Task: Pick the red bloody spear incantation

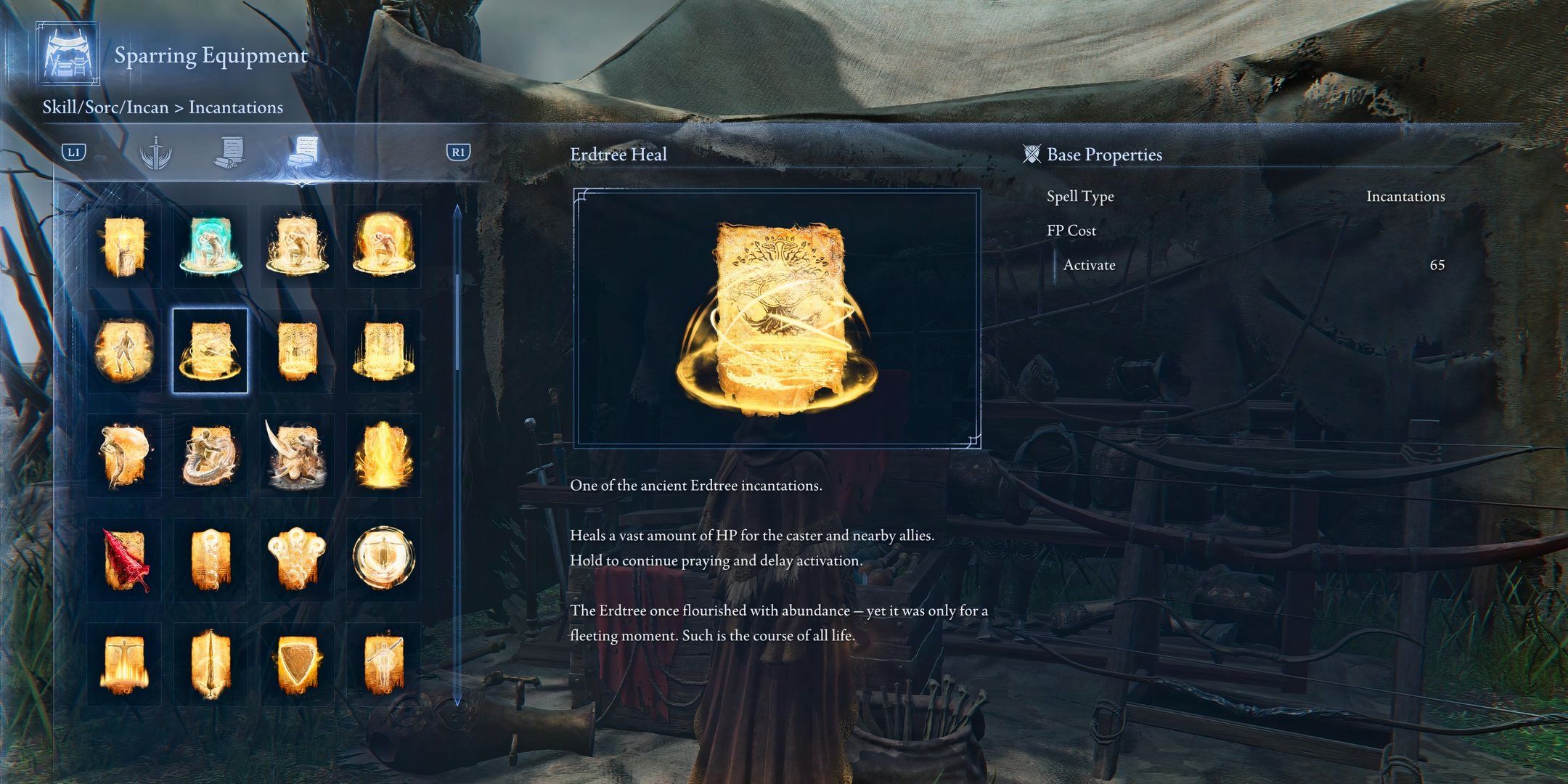Action: (x=124, y=560)
